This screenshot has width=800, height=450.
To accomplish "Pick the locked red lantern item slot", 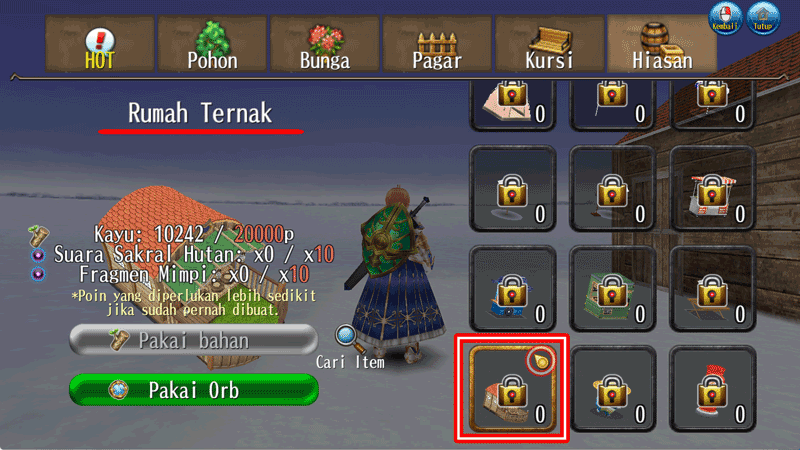I will pos(712,389).
